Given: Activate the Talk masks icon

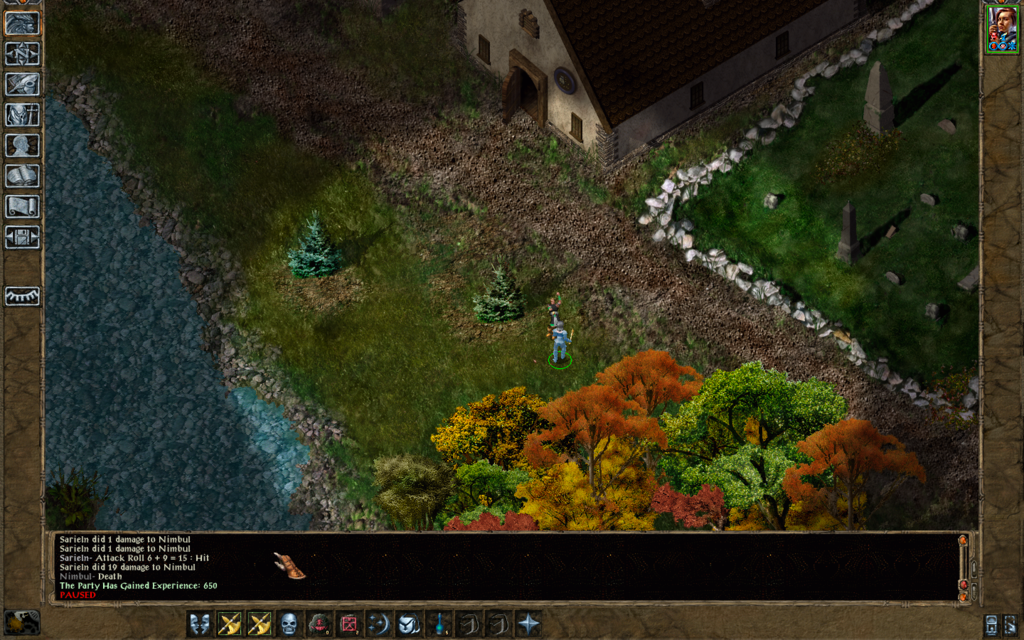Looking at the screenshot, I should pos(201,624).
